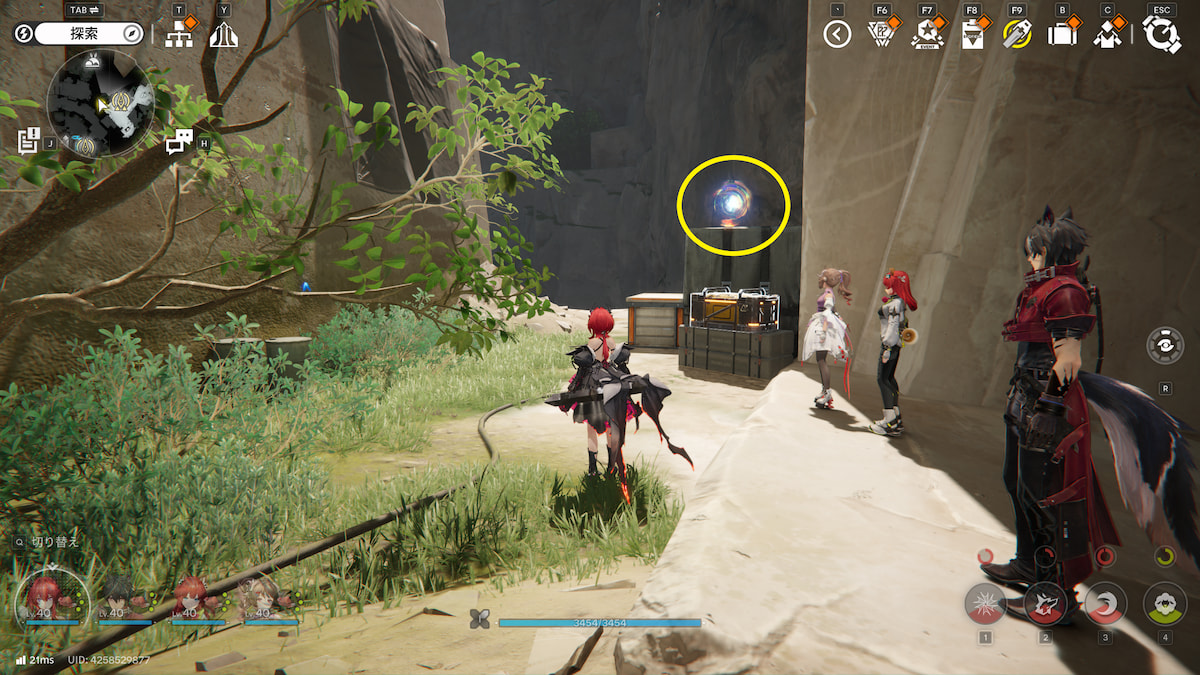Open the org-chart tree icon menu

179,35
